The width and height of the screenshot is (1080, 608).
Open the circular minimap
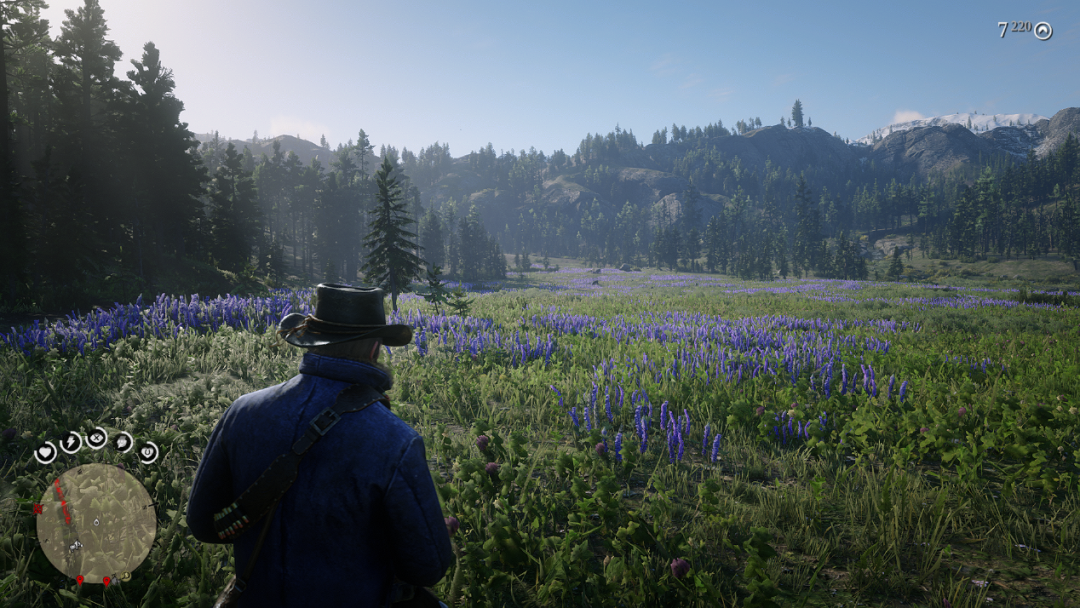point(96,523)
